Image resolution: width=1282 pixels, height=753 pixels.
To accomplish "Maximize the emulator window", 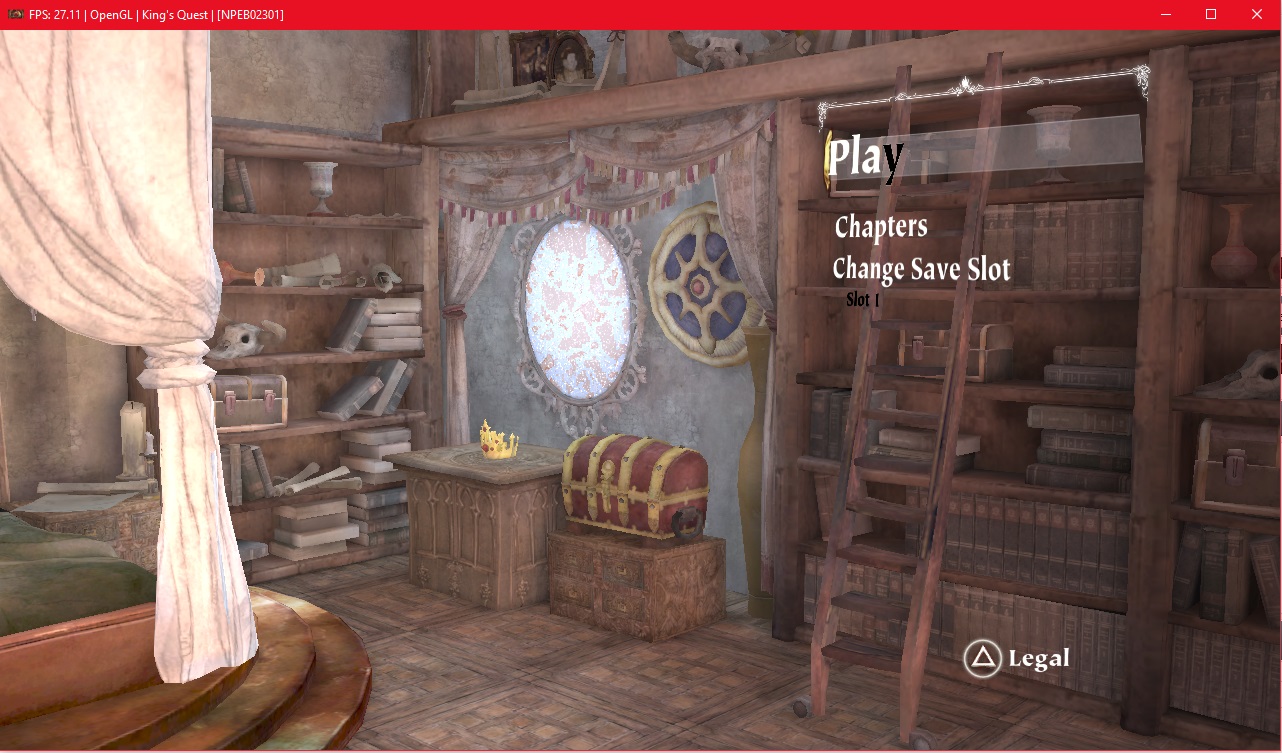I will point(1211,14).
